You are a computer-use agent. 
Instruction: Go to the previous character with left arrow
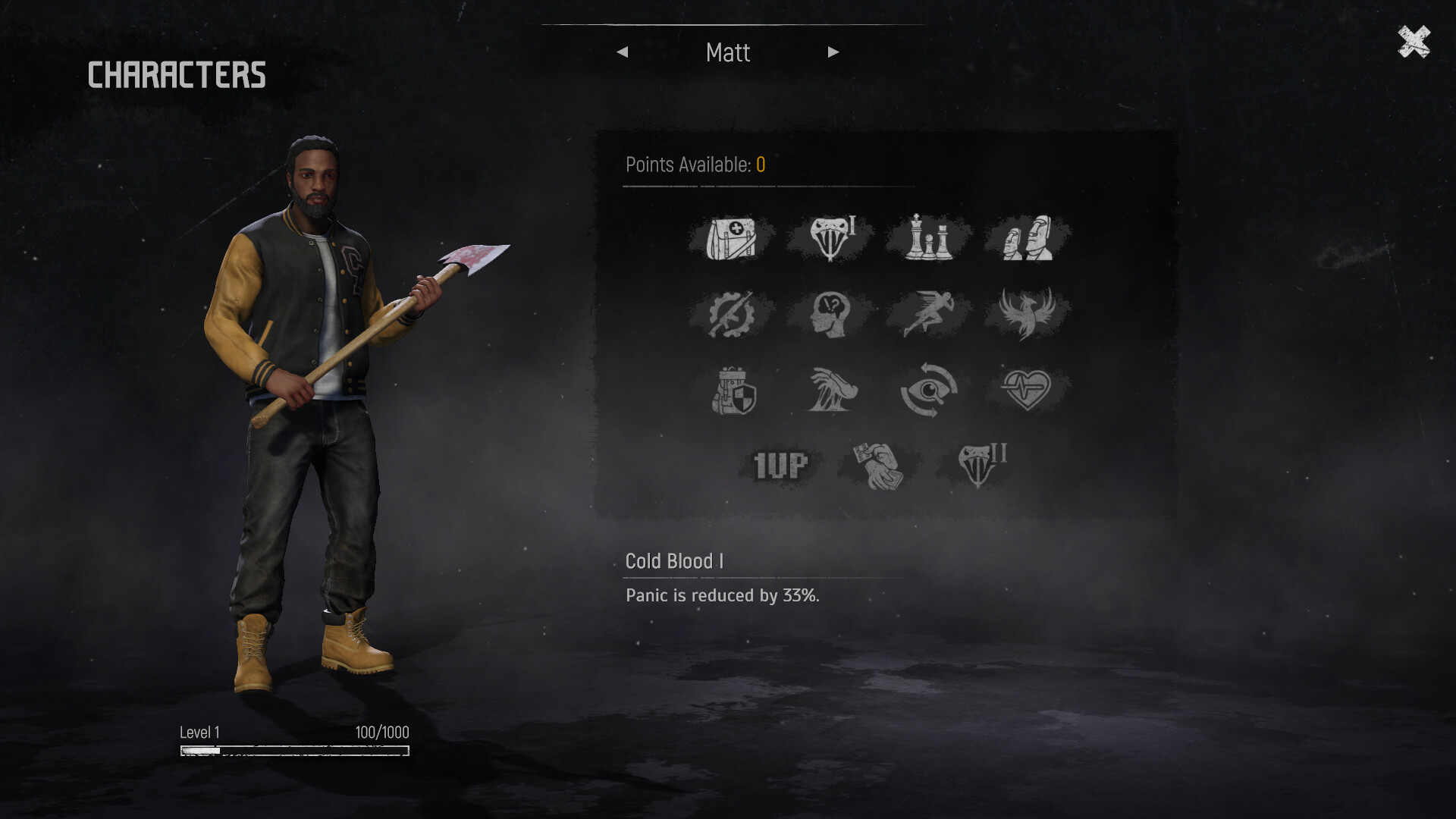(623, 52)
